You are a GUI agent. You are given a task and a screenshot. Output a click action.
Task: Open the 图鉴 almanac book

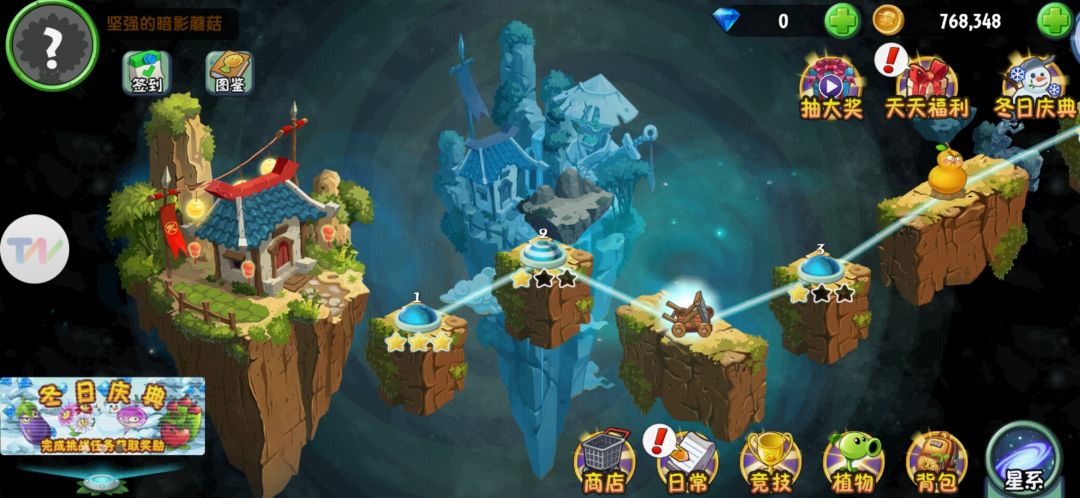[230, 72]
